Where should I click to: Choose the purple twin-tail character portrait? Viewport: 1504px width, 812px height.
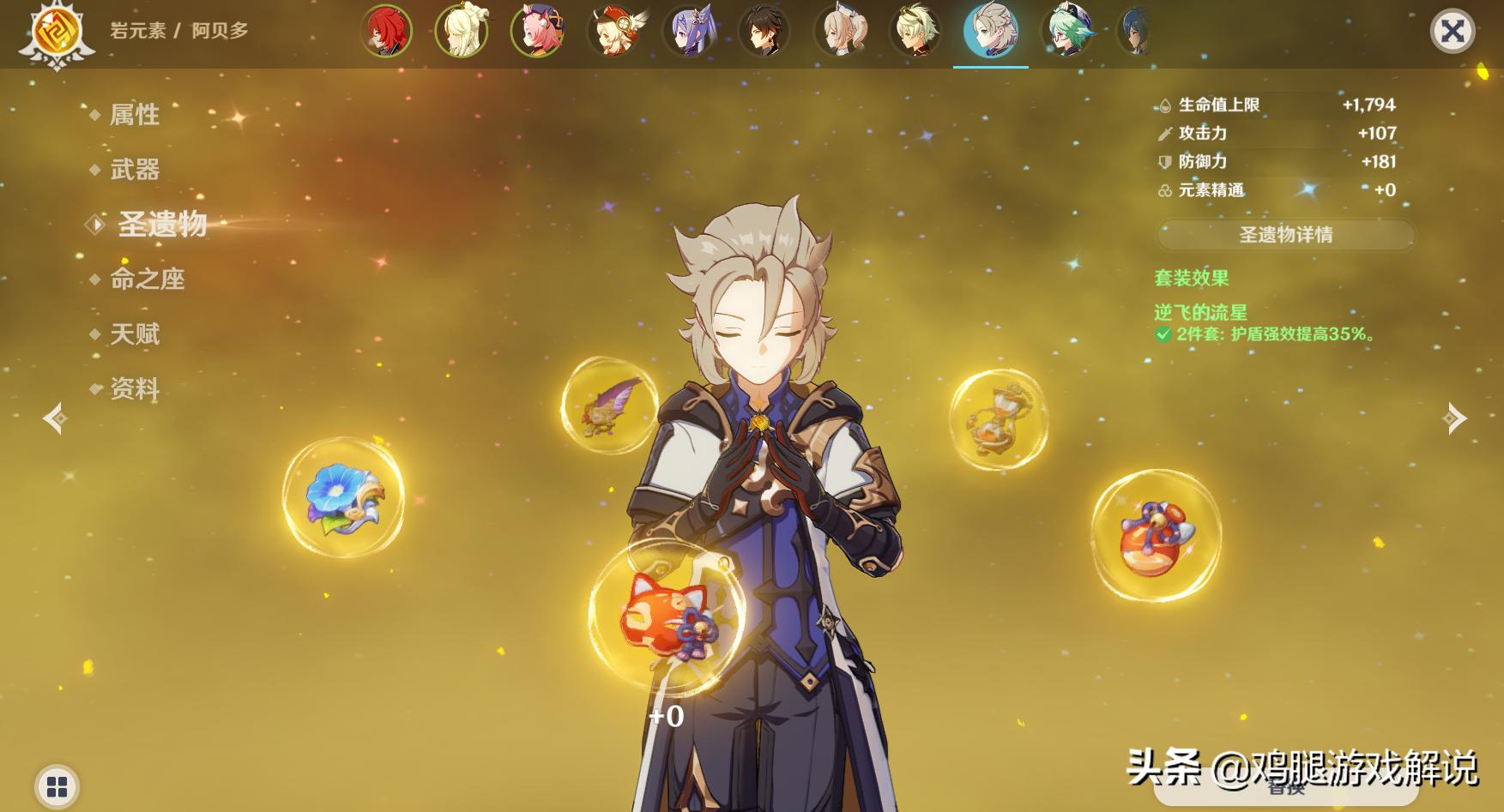coord(689,32)
